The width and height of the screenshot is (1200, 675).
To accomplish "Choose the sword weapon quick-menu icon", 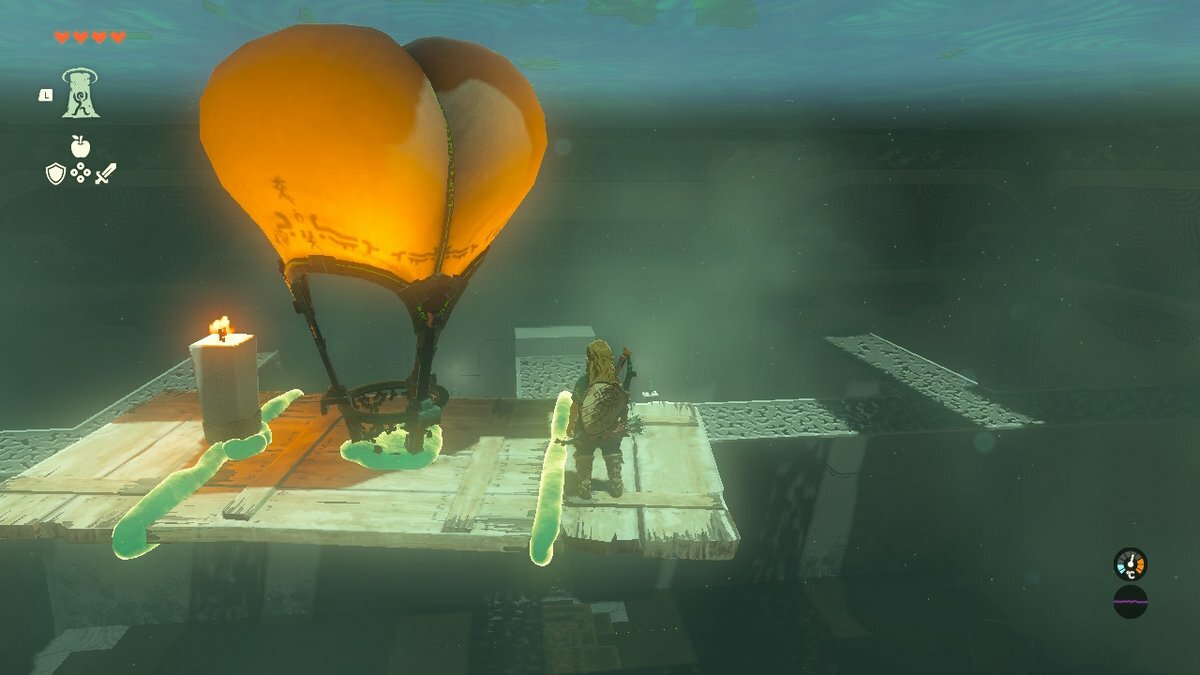I will (x=105, y=173).
